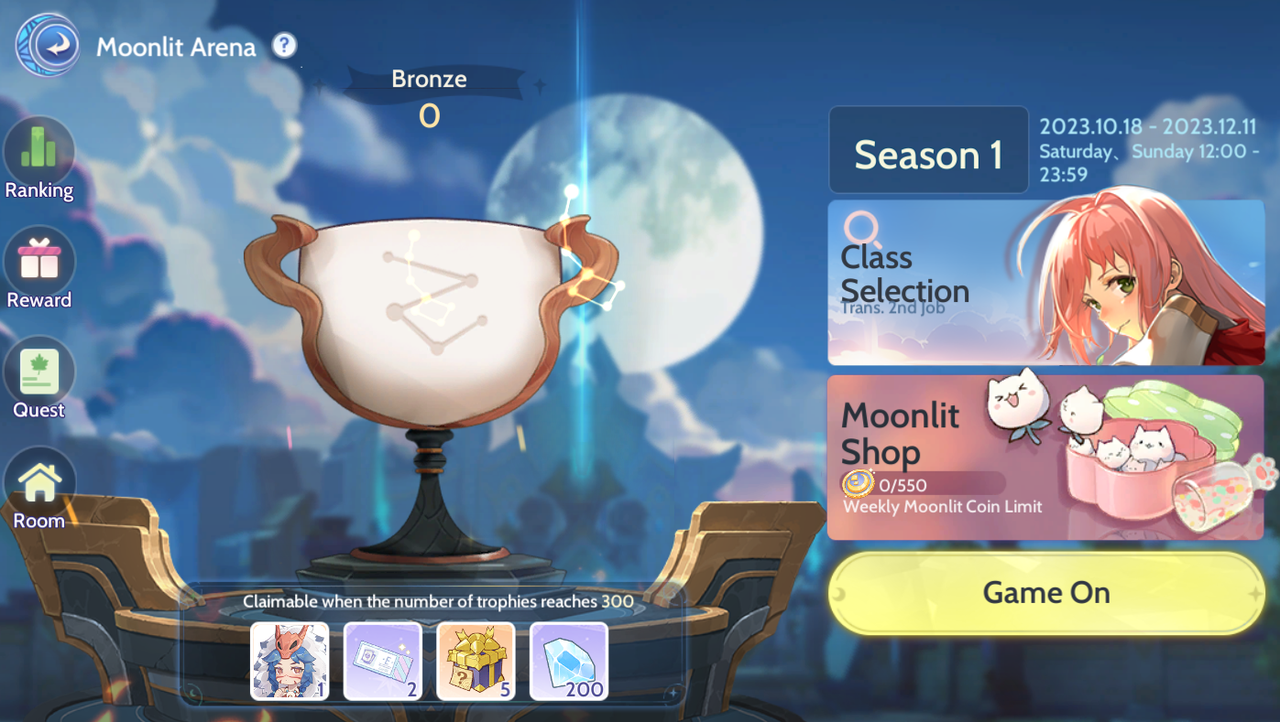Open the Class Selection panel
This screenshot has height=722, width=1280.
[1046, 283]
